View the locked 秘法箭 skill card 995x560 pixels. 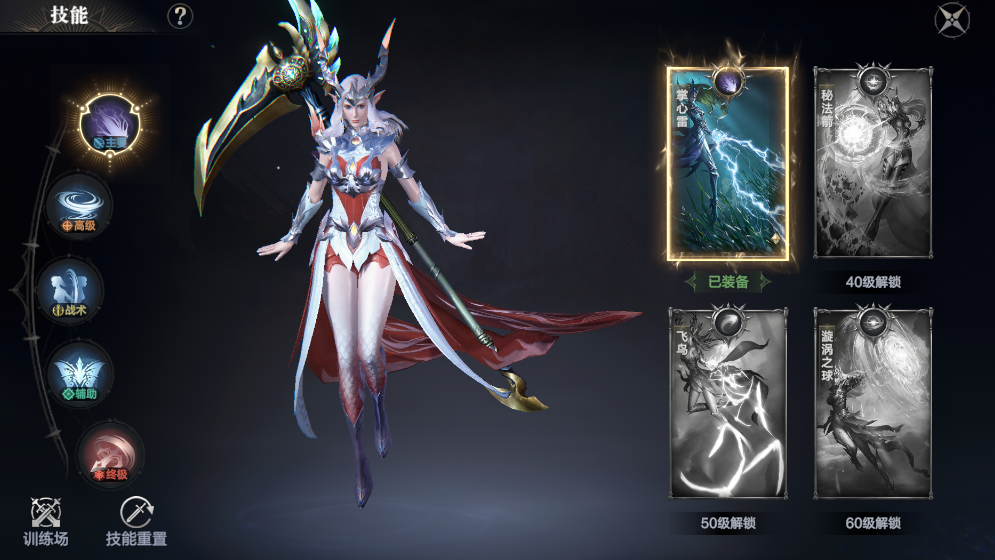click(873, 164)
